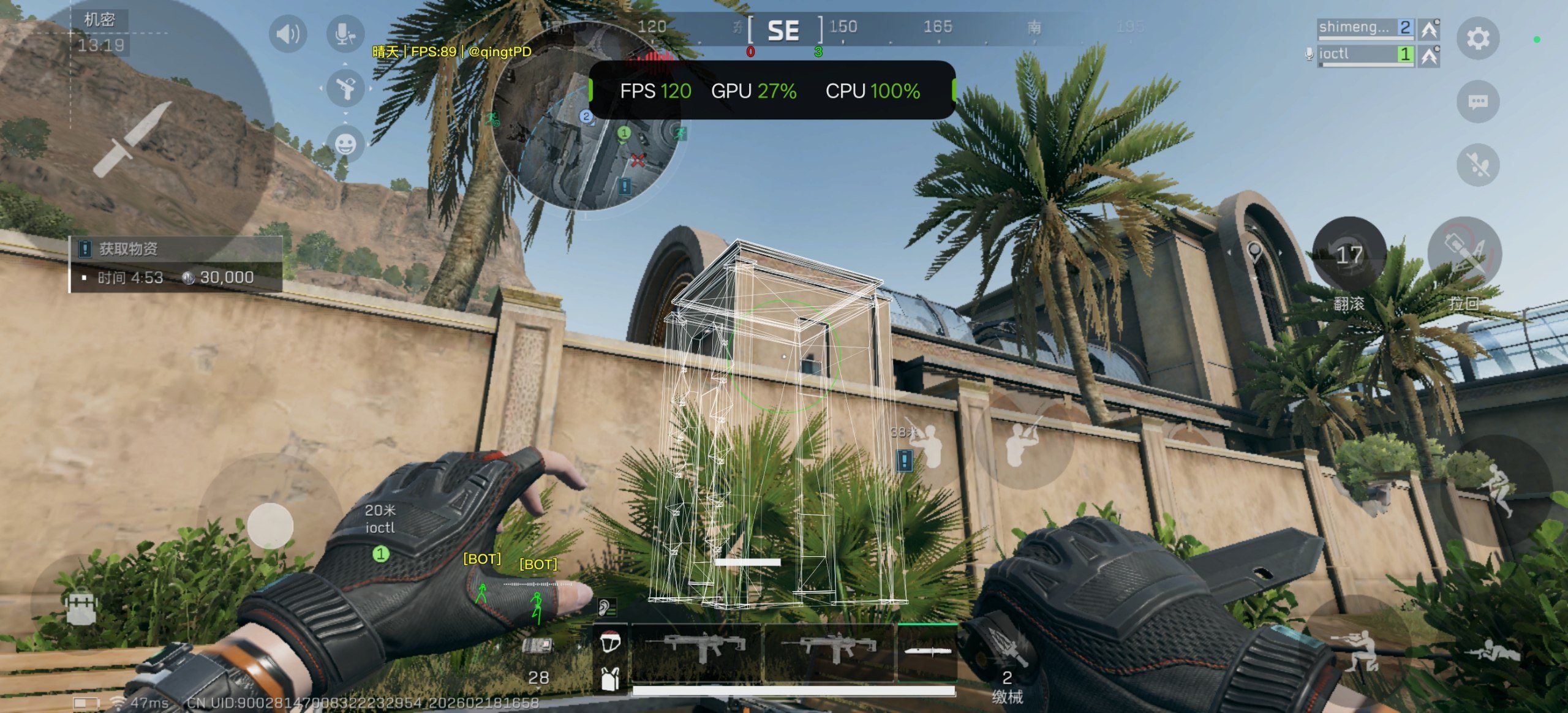
Task: Activate the 拉回 pull-back skill
Action: (1464, 254)
